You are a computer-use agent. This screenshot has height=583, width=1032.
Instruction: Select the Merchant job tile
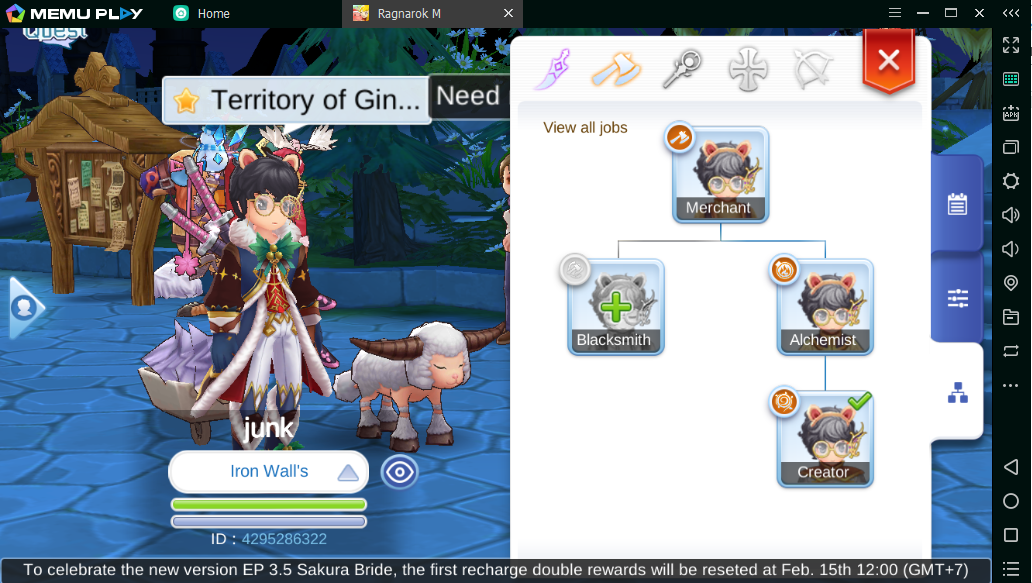point(720,174)
